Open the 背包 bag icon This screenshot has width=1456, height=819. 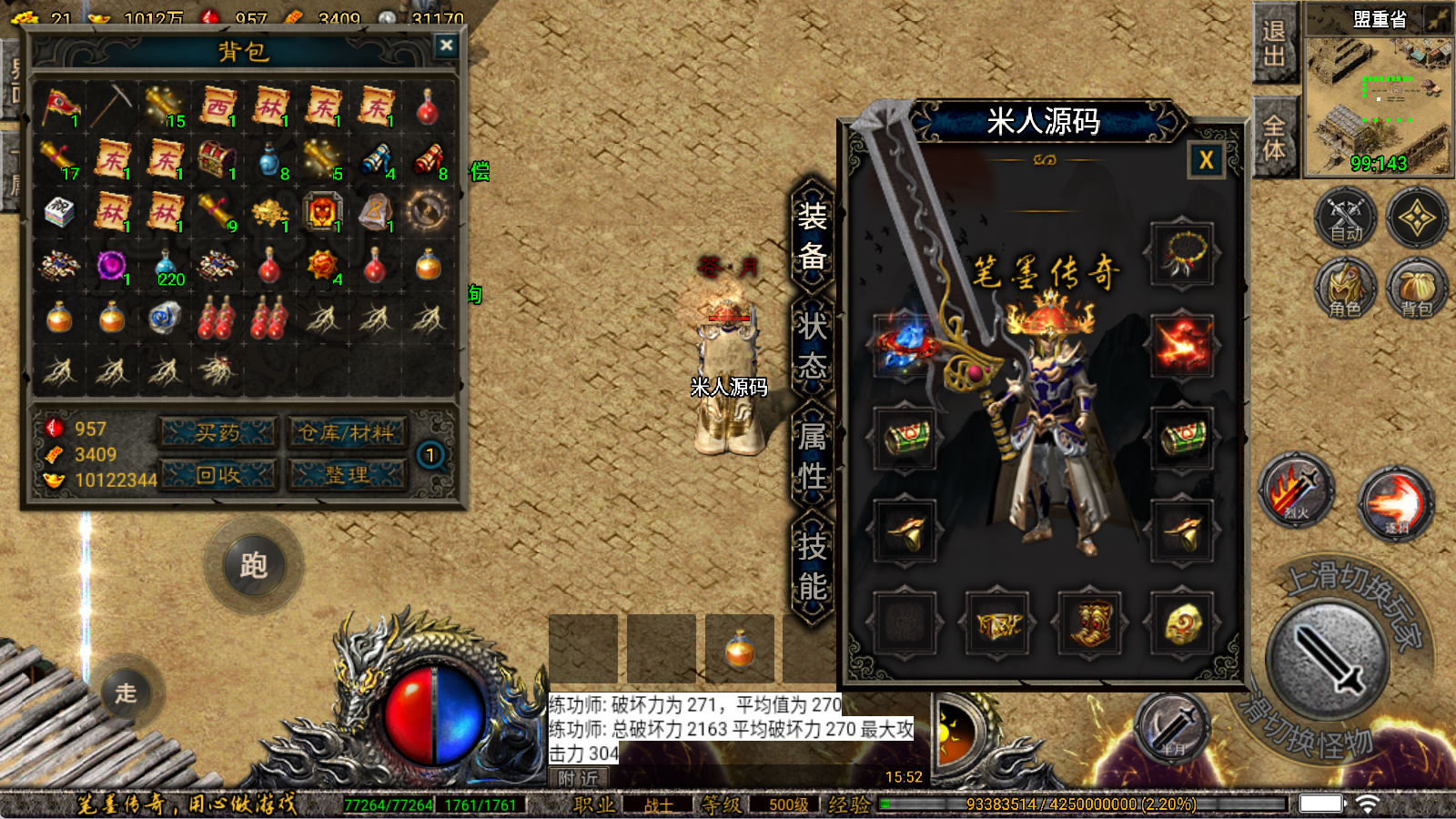(1417, 289)
